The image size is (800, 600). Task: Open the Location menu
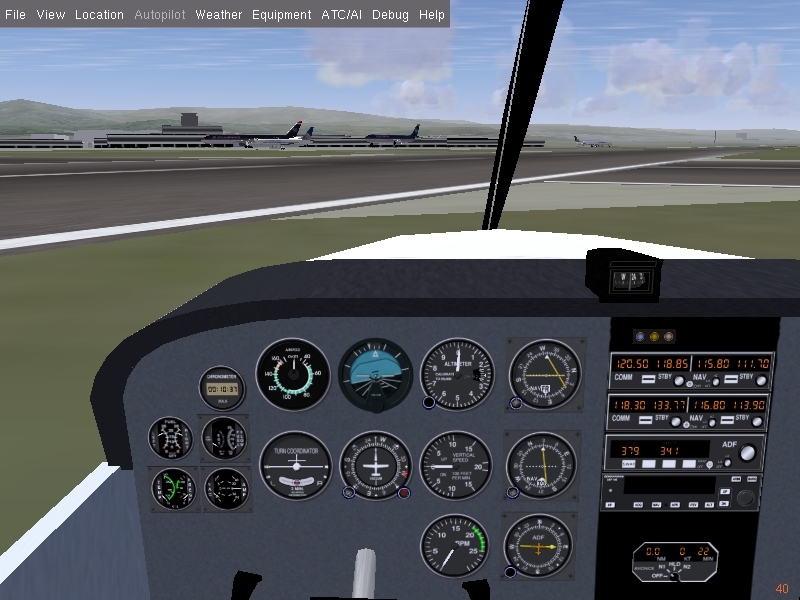99,15
